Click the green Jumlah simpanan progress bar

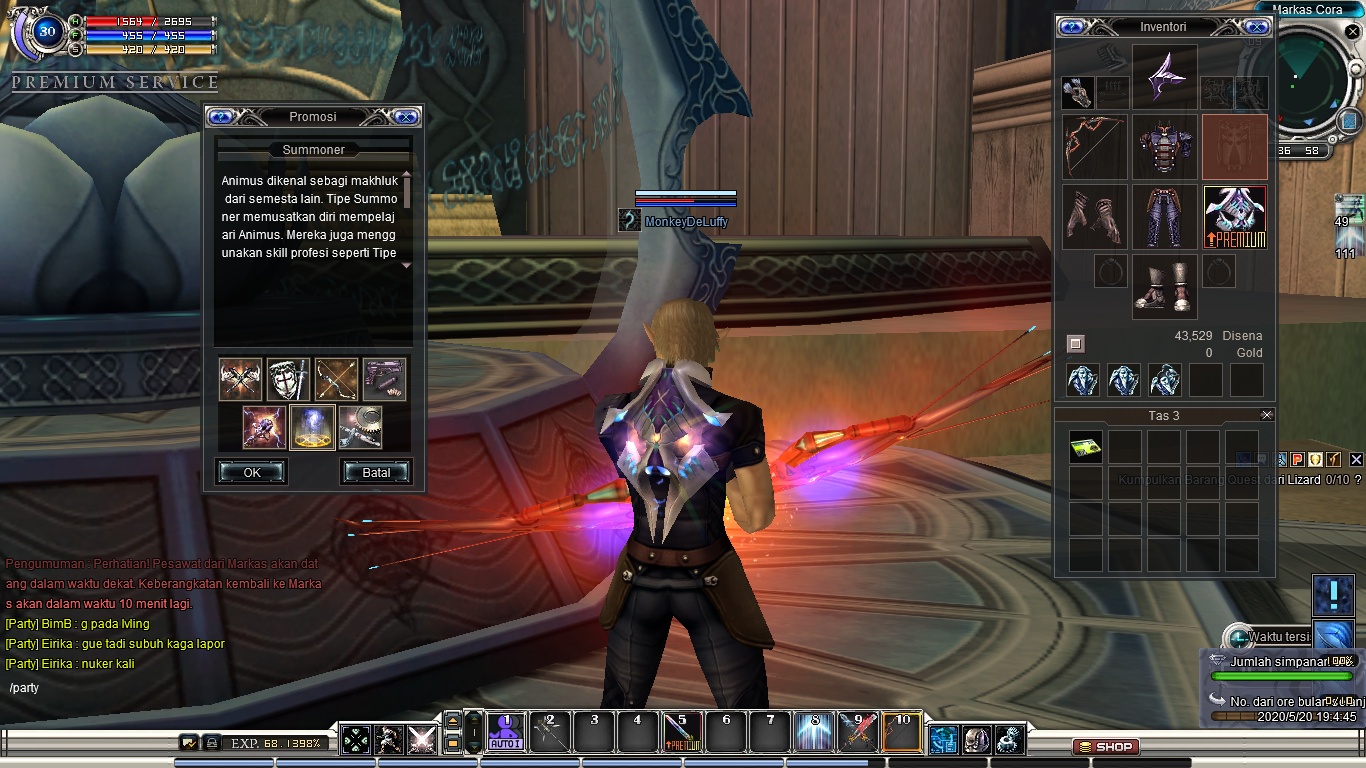1284,674
